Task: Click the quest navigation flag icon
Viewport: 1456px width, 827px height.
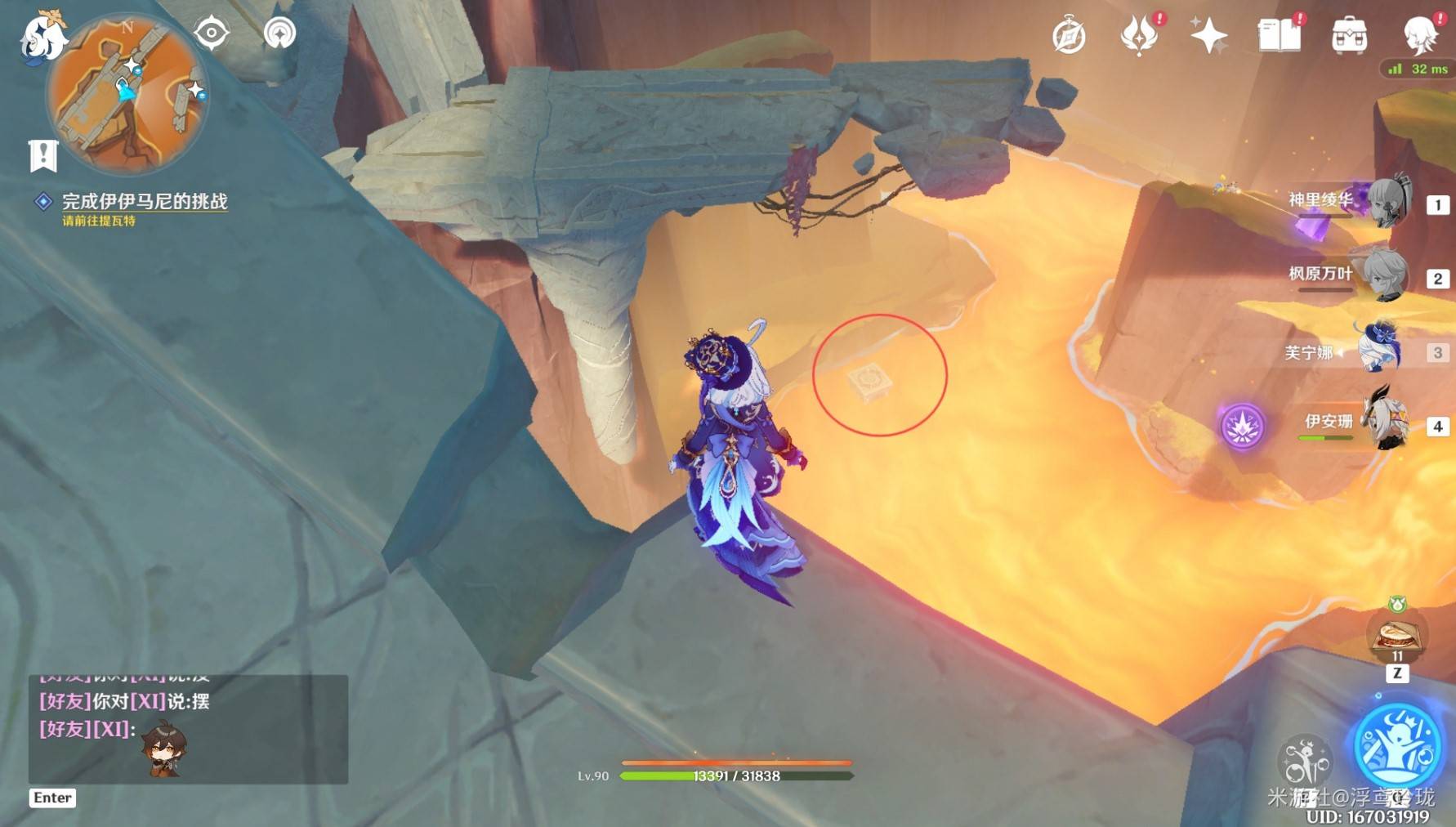Action: (43, 155)
